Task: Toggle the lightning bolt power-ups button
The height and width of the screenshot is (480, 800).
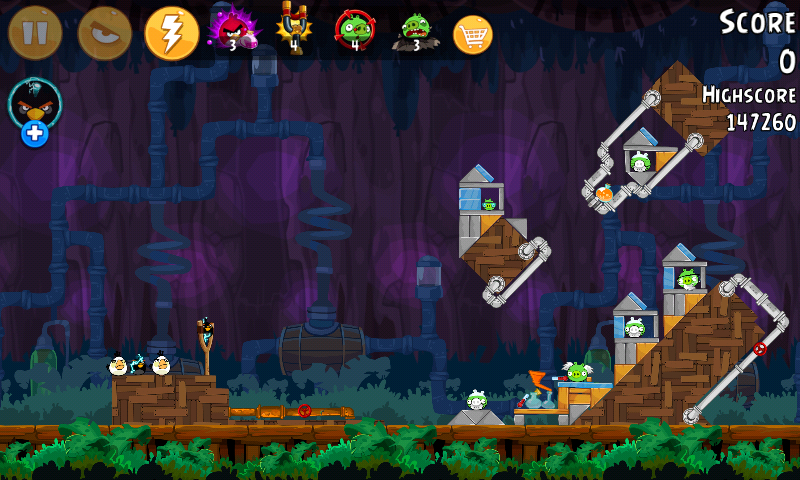Action: tap(172, 33)
